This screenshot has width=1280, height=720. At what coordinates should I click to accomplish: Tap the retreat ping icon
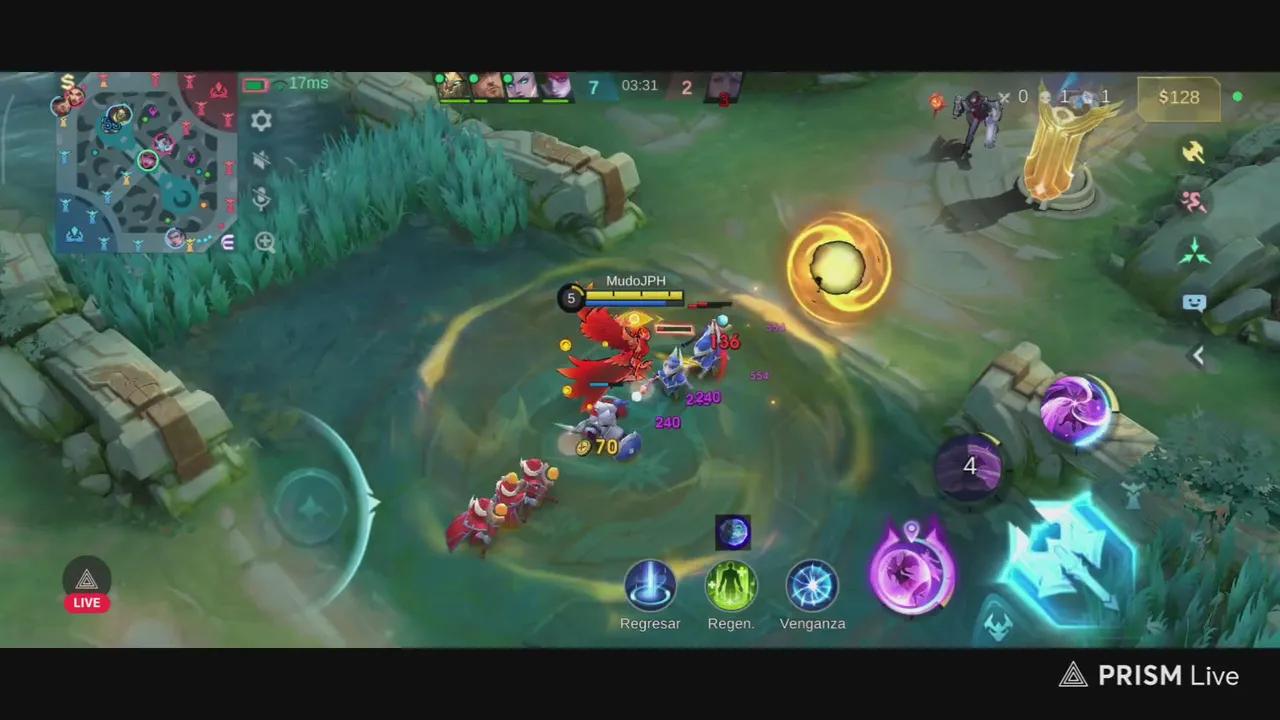[x=1193, y=201]
